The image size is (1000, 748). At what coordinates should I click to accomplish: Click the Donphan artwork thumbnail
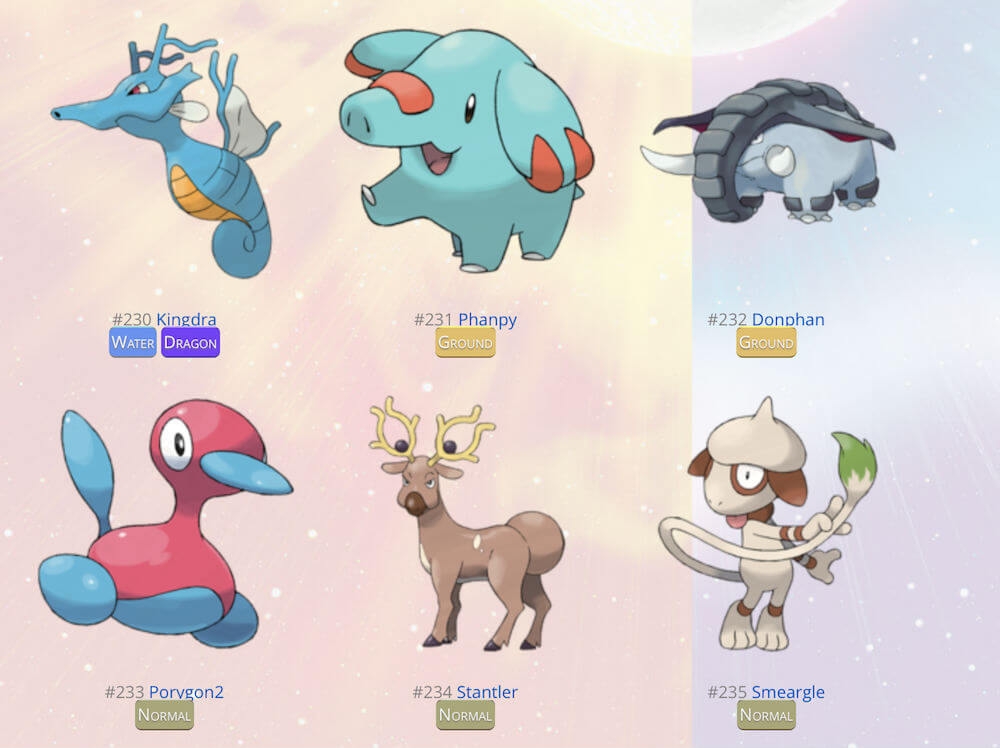[x=772, y=150]
